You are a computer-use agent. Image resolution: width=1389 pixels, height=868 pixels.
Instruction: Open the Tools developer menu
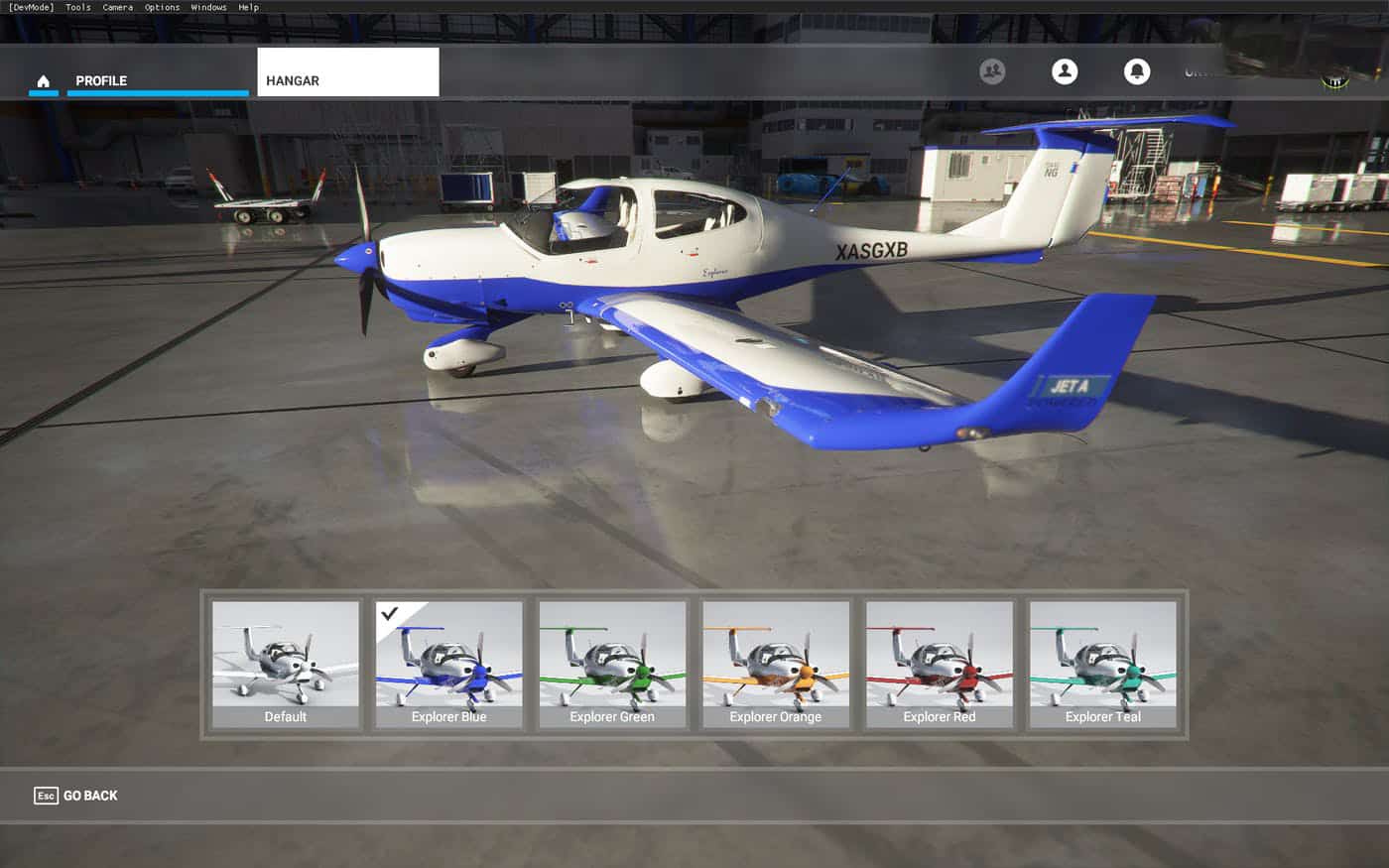tap(77, 7)
